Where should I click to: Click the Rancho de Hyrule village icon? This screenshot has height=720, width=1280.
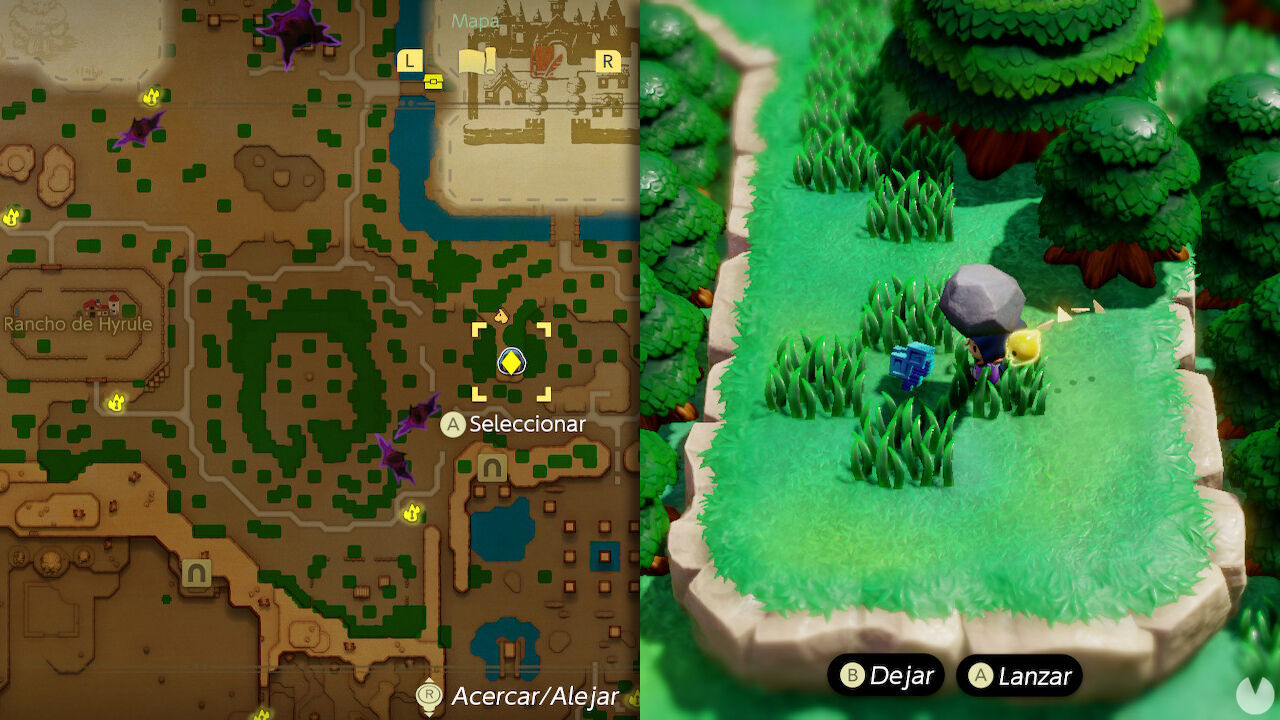100,305
